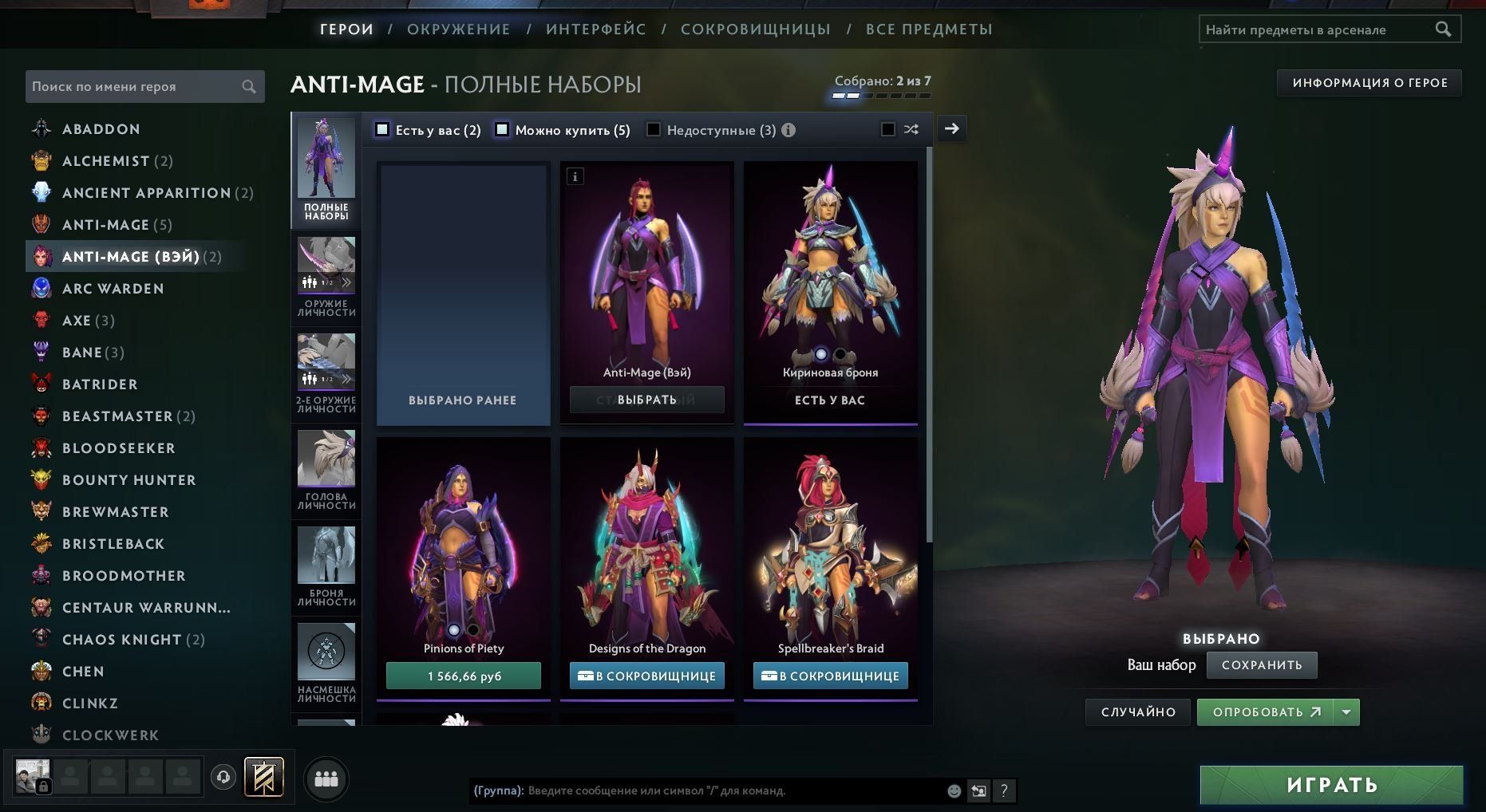Open the Окружение tab

click(x=458, y=30)
